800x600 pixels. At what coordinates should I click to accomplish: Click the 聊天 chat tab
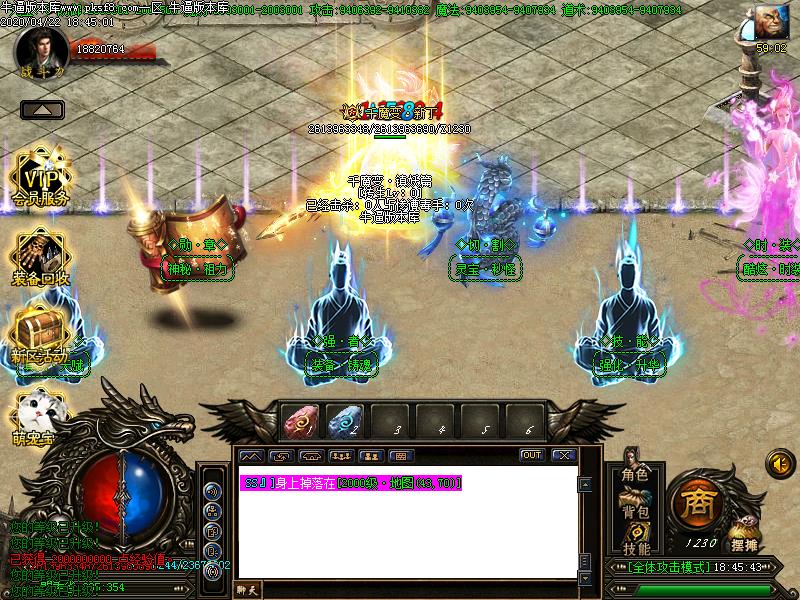point(247,590)
